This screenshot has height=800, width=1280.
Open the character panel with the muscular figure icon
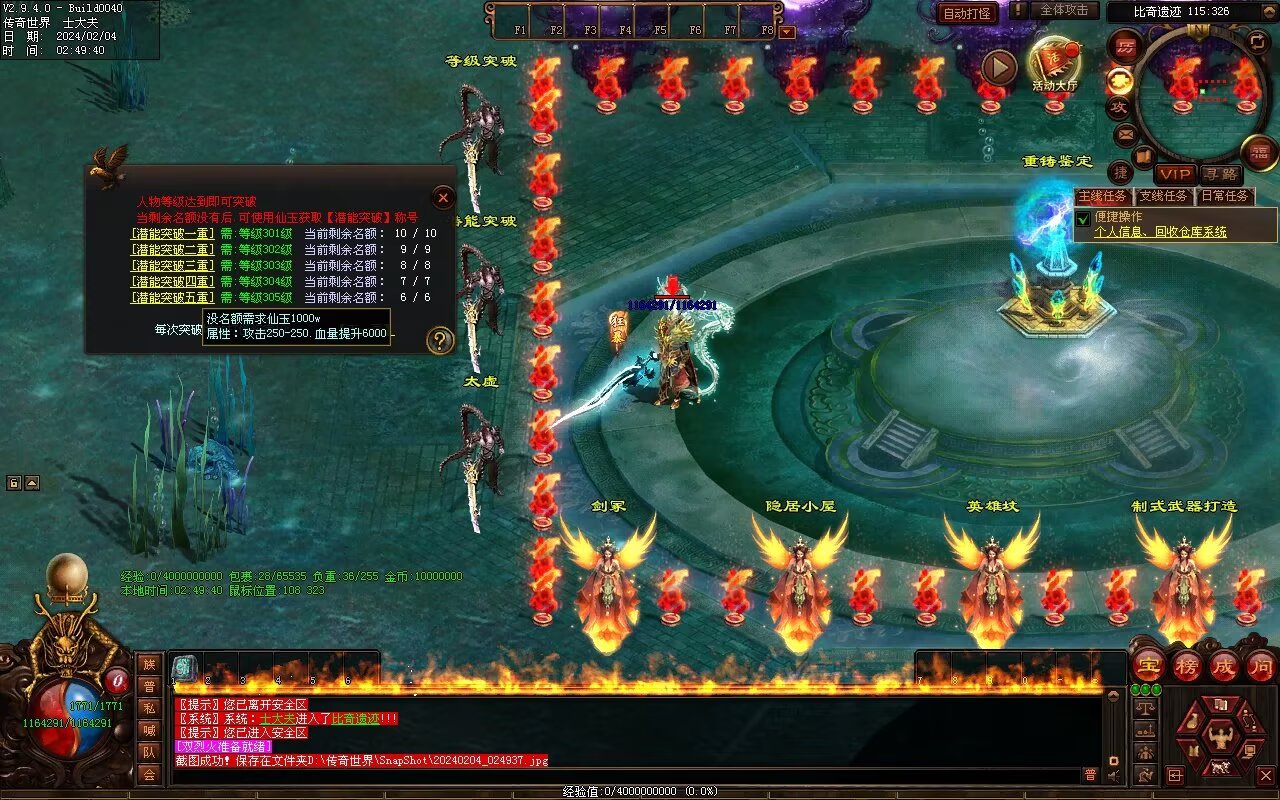coord(1219,739)
